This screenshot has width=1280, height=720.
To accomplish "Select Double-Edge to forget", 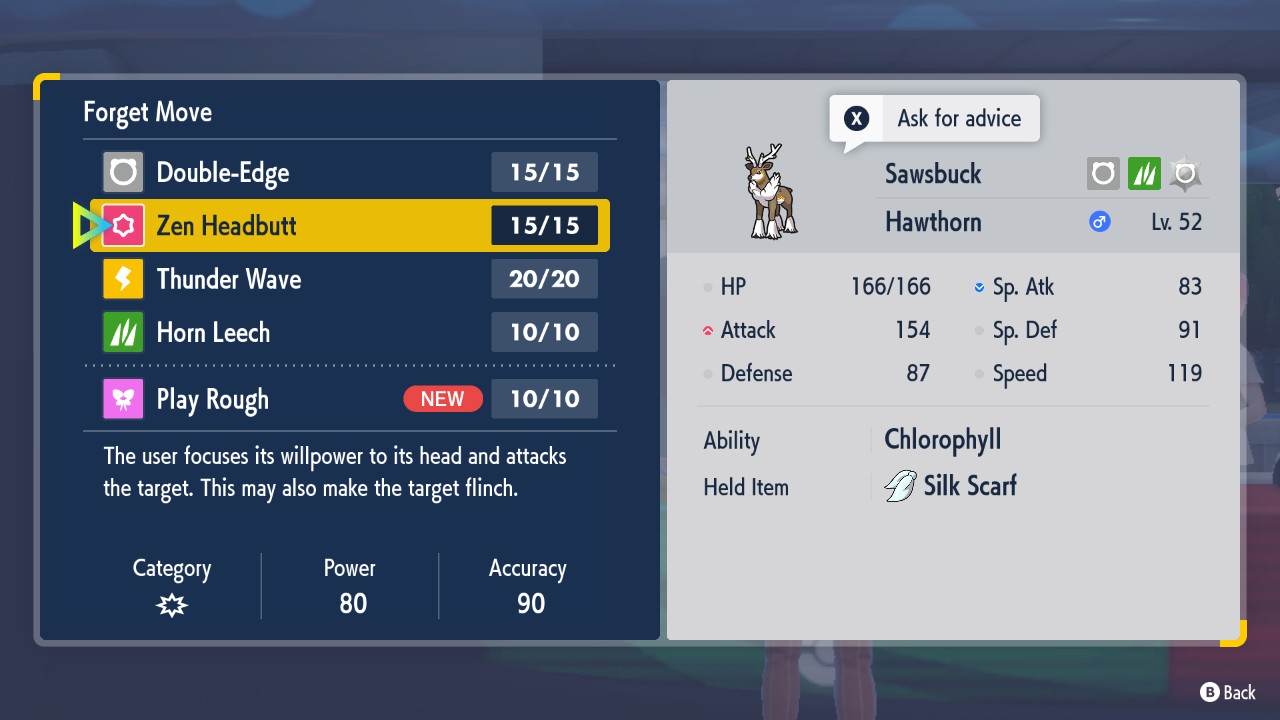I will coord(350,172).
